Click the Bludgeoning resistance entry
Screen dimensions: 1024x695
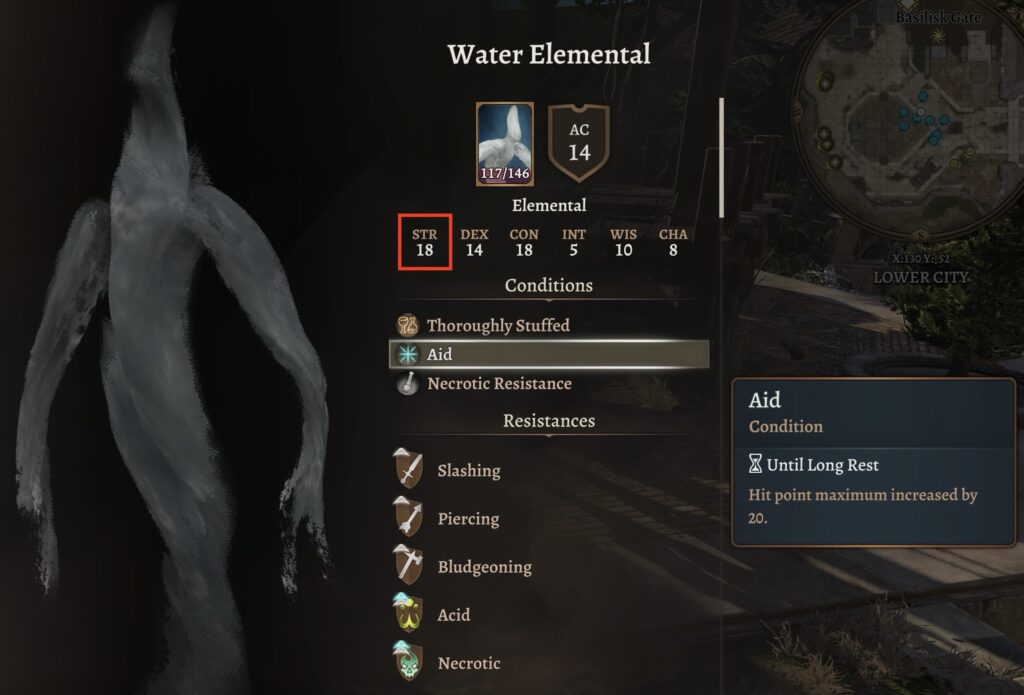point(484,566)
